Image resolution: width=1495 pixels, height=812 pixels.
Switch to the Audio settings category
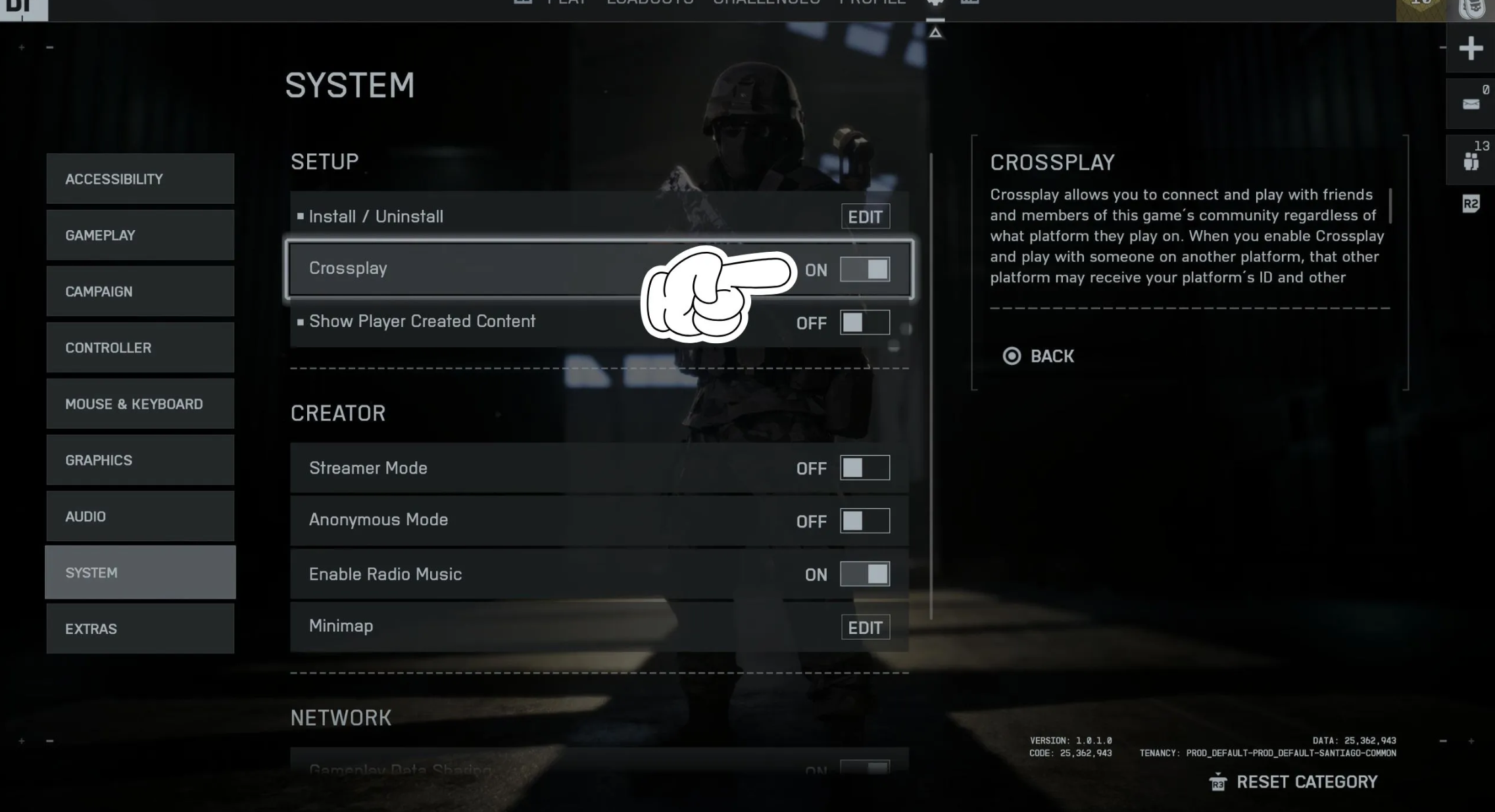point(140,516)
